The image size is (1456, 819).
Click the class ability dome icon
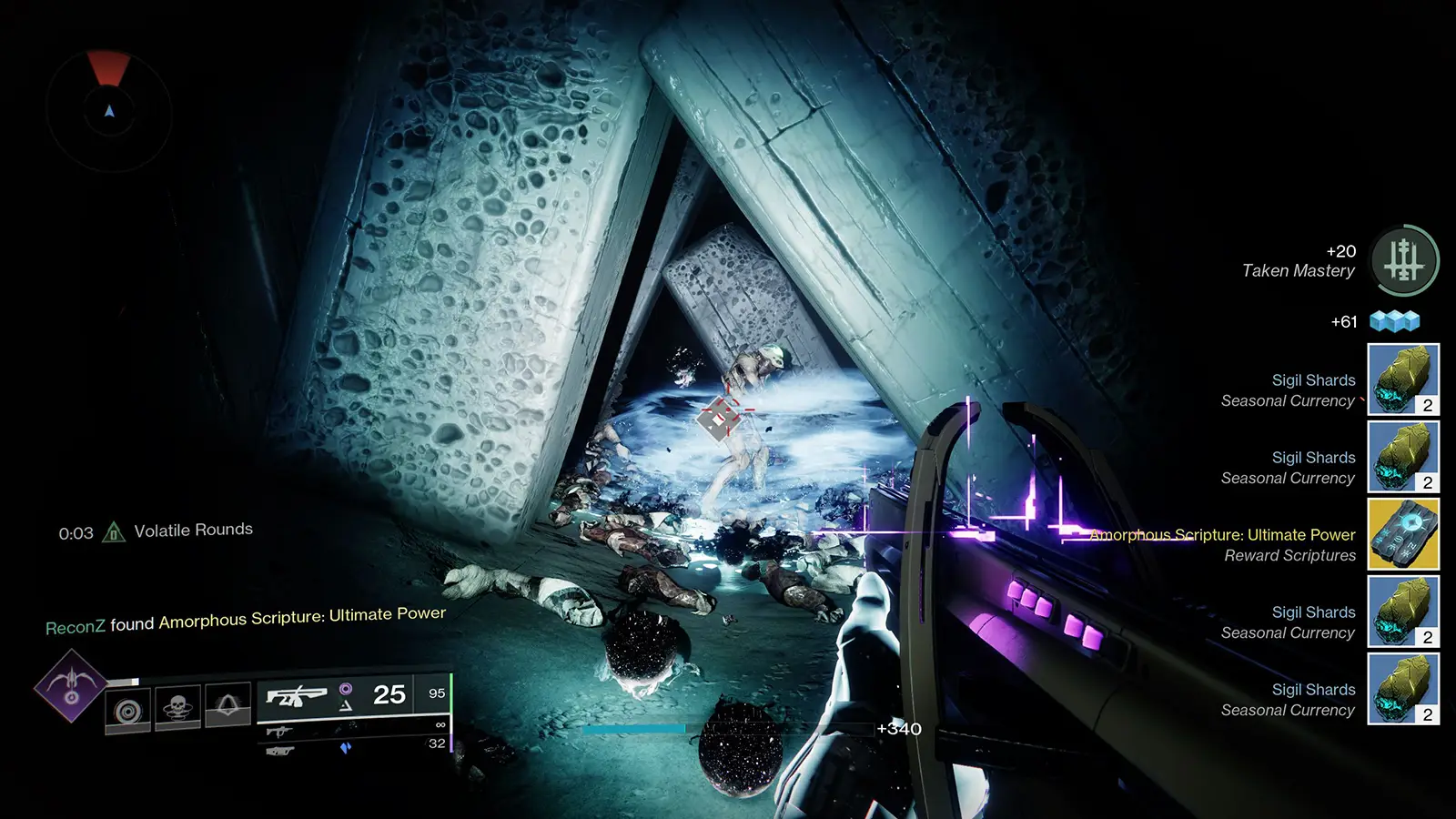[x=226, y=703]
